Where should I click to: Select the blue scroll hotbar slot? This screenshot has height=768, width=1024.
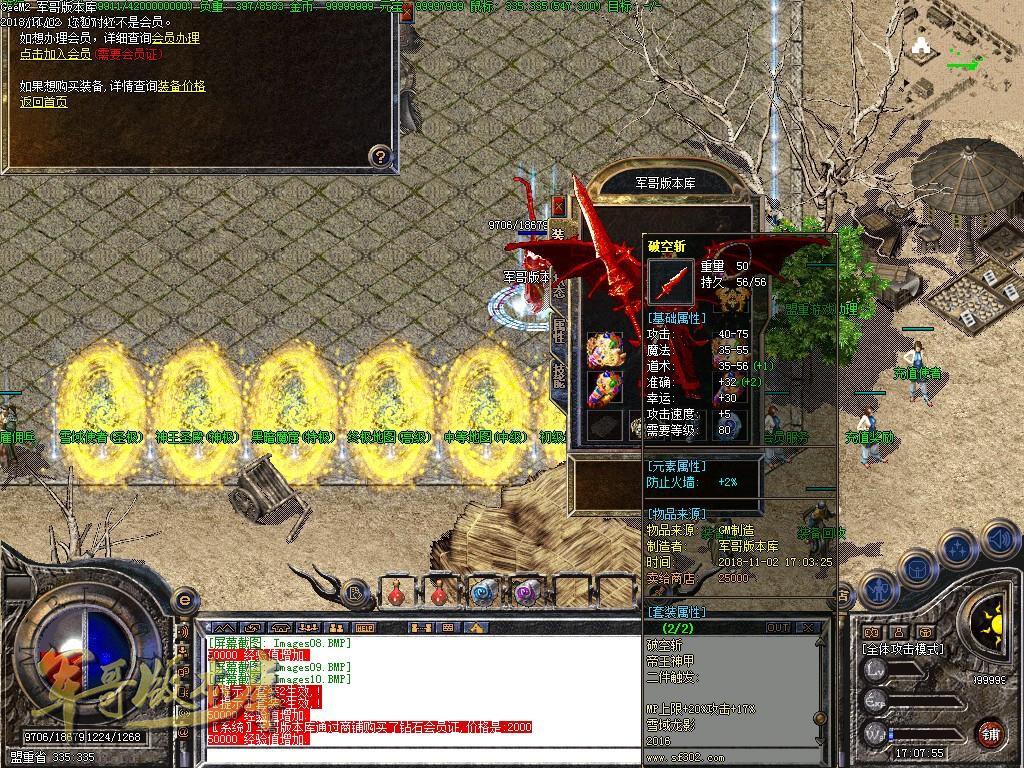coord(483,592)
